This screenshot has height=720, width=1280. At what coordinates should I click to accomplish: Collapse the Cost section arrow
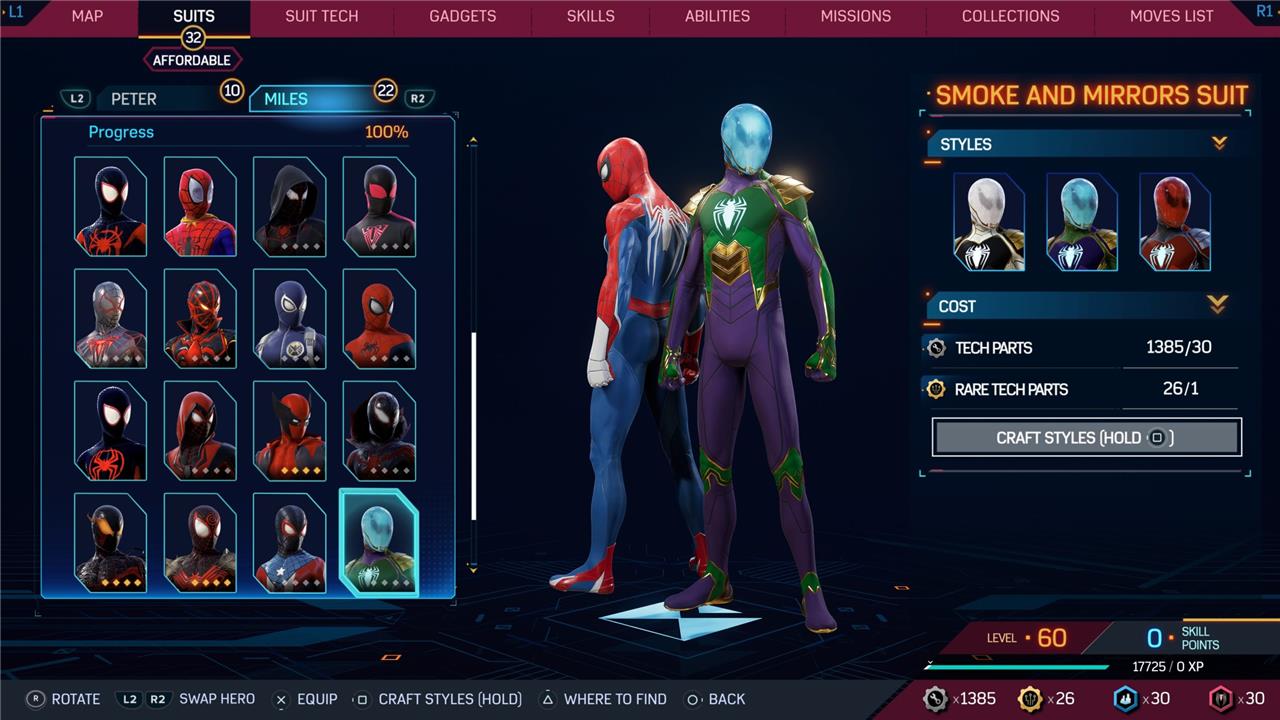(x=1217, y=304)
